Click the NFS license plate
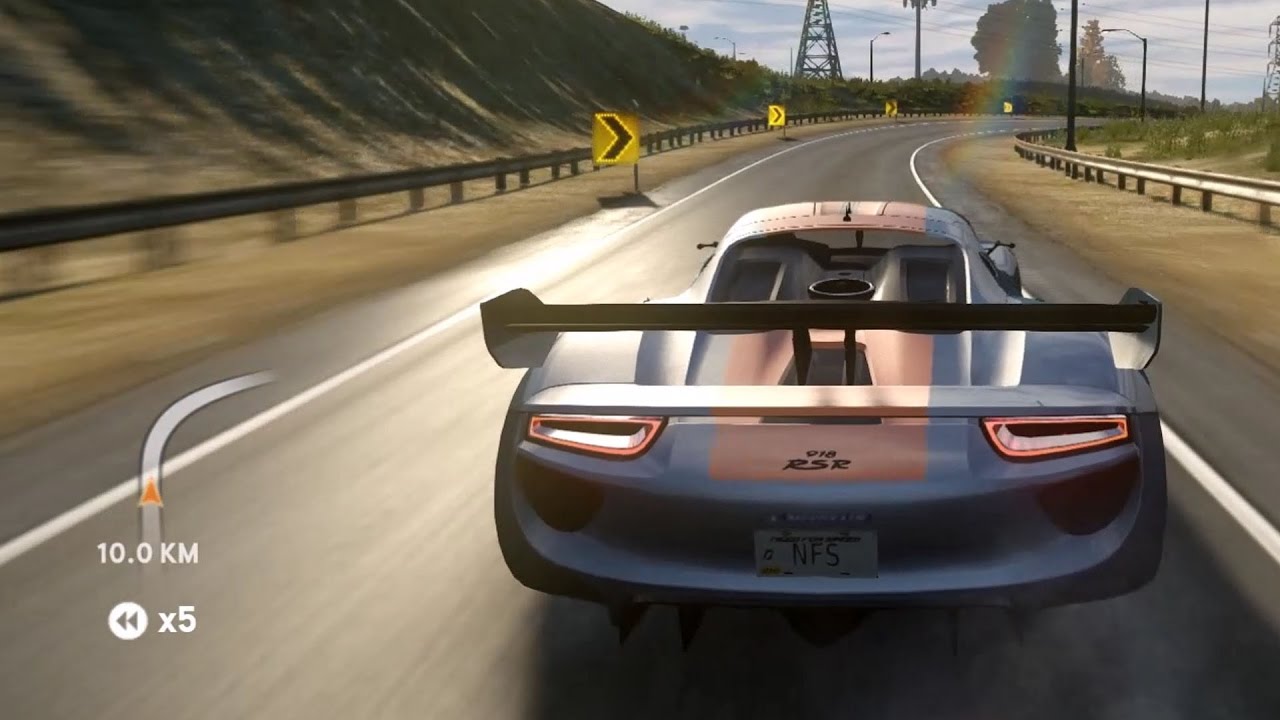The image size is (1280, 720). [815, 555]
